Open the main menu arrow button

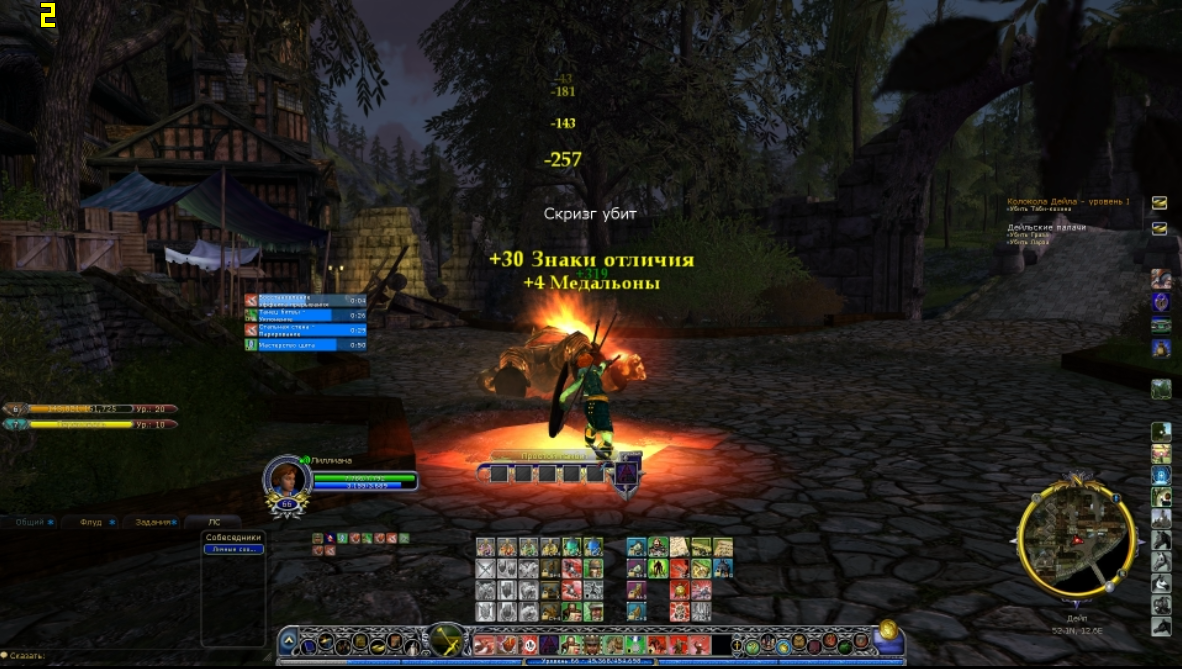click(289, 641)
